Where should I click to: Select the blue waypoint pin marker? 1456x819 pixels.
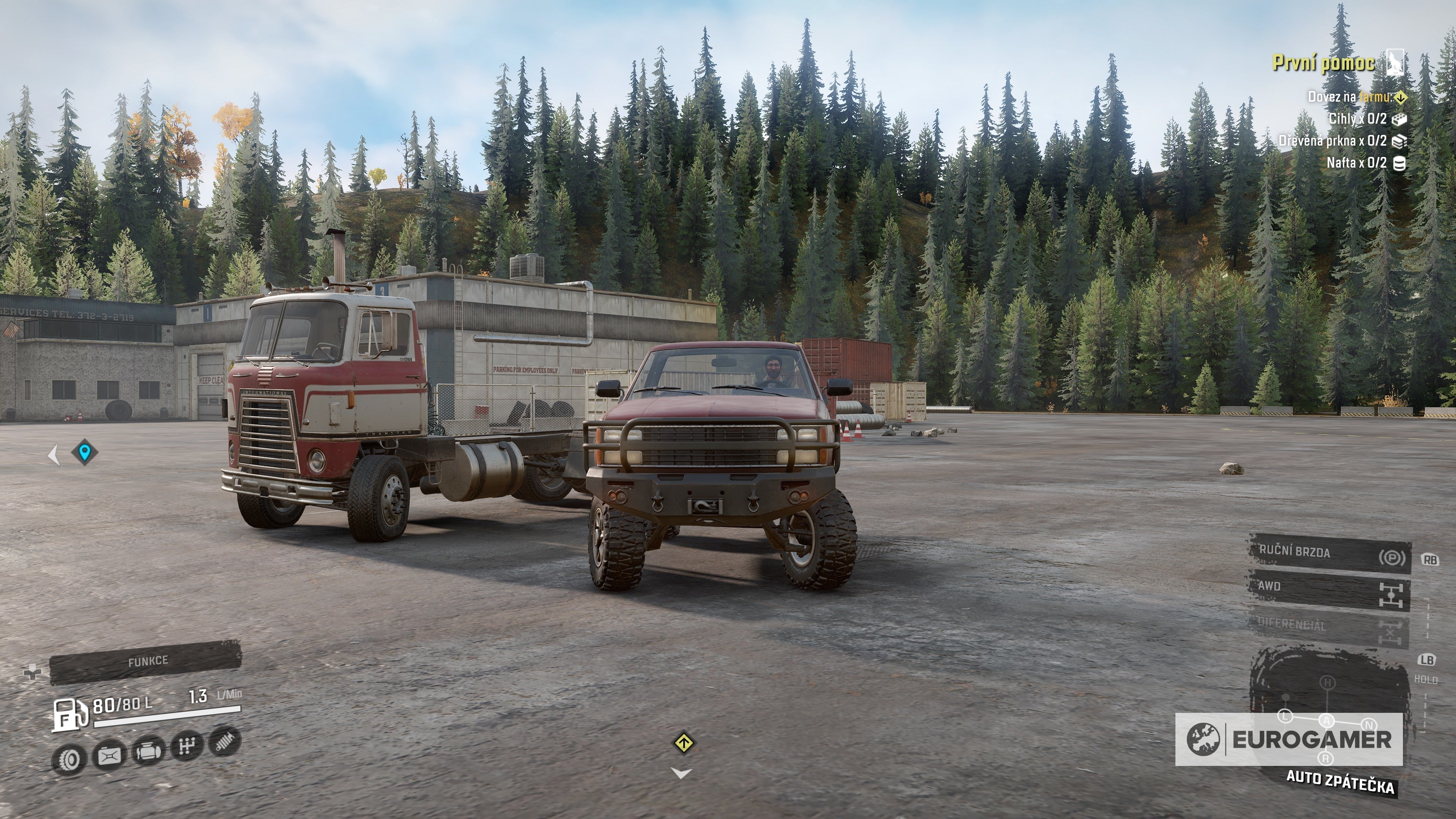pos(85,452)
